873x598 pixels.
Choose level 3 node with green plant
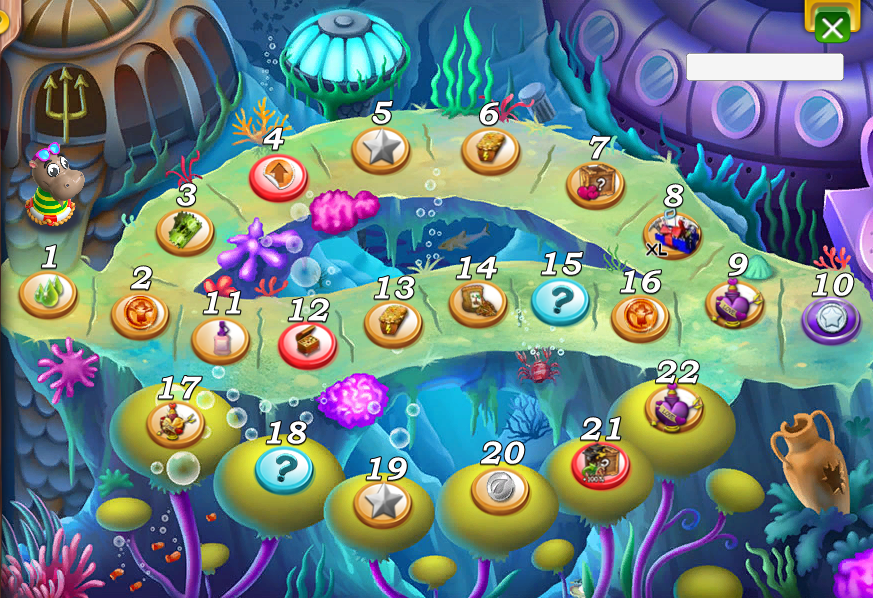pyautogui.click(x=185, y=231)
